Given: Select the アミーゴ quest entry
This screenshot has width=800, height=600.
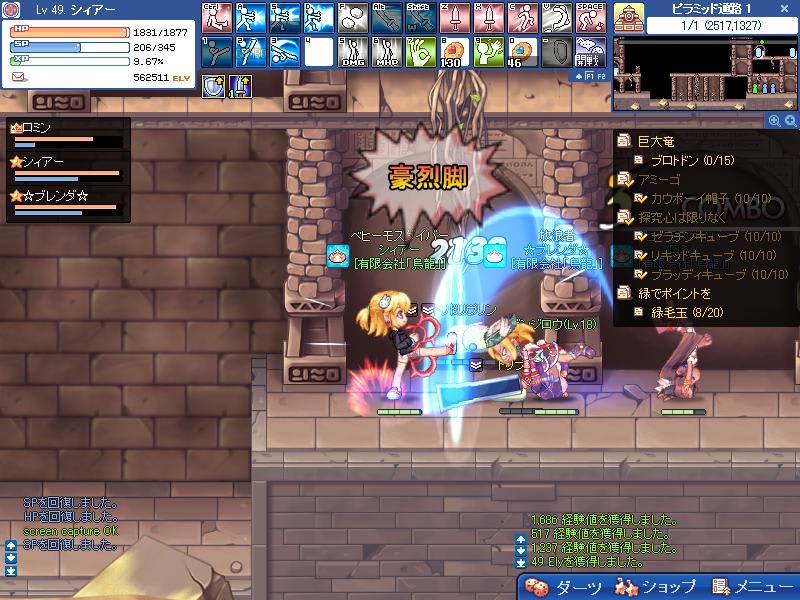Looking at the screenshot, I should pyautogui.click(x=662, y=179).
